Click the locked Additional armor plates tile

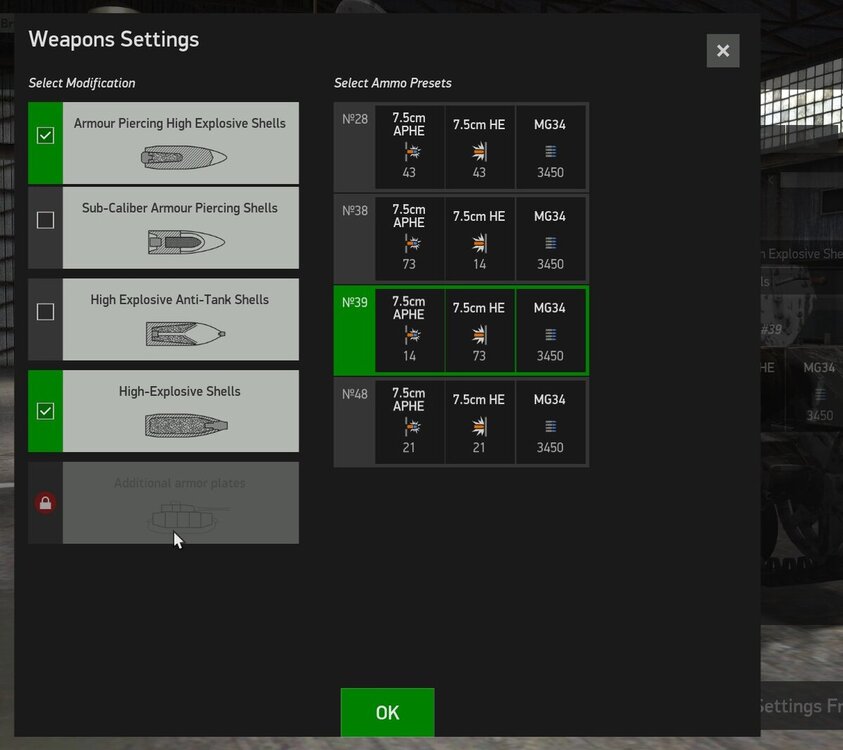click(181, 503)
